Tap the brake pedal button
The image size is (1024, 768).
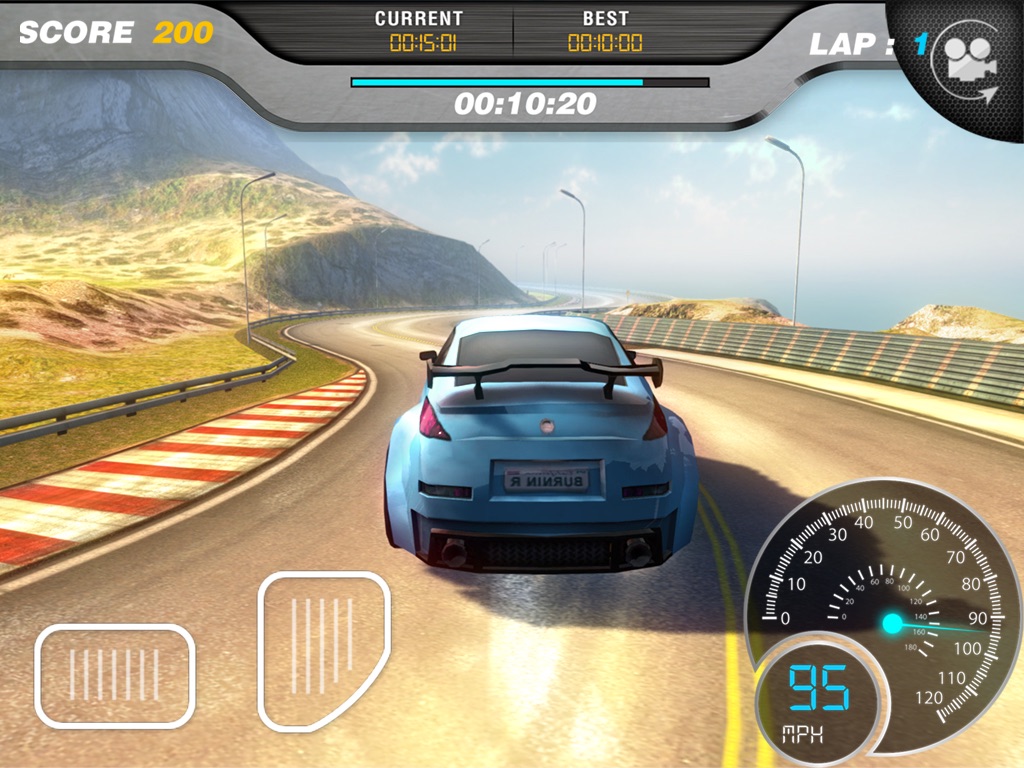coord(114,675)
